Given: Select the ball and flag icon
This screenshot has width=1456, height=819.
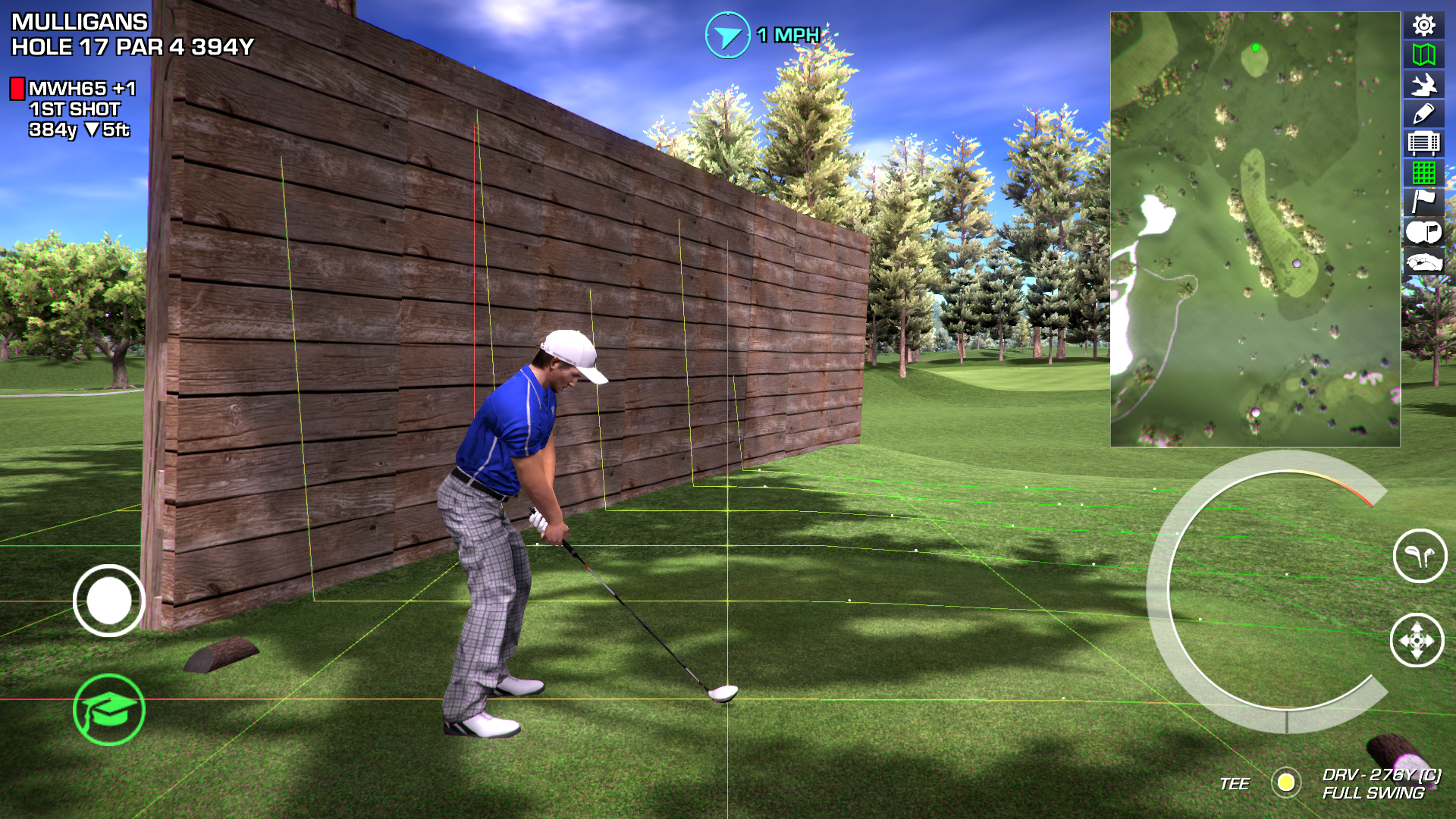Looking at the screenshot, I should pos(1423,232).
